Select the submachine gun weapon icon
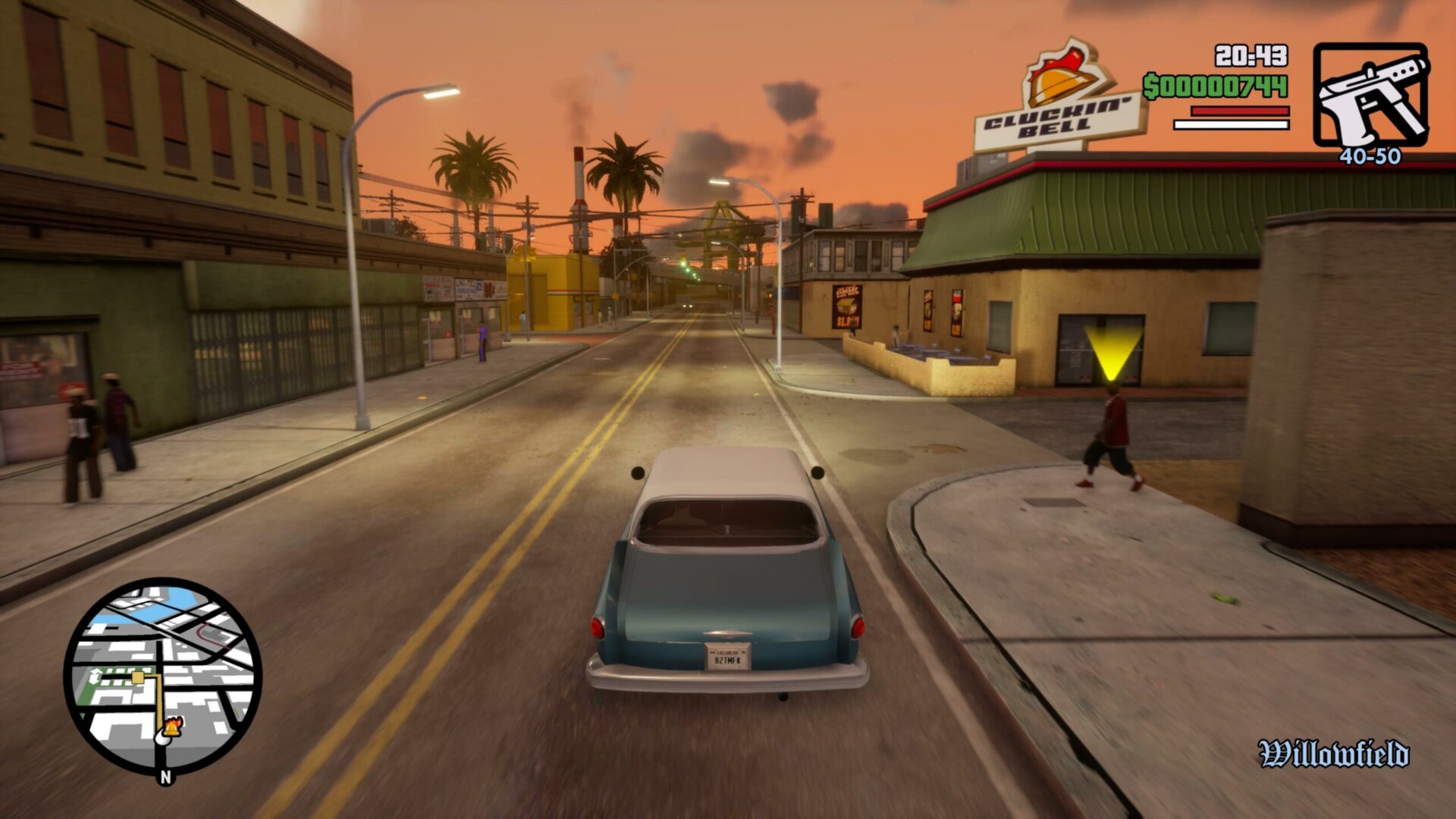Image resolution: width=1456 pixels, height=819 pixels. coord(1370,95)
